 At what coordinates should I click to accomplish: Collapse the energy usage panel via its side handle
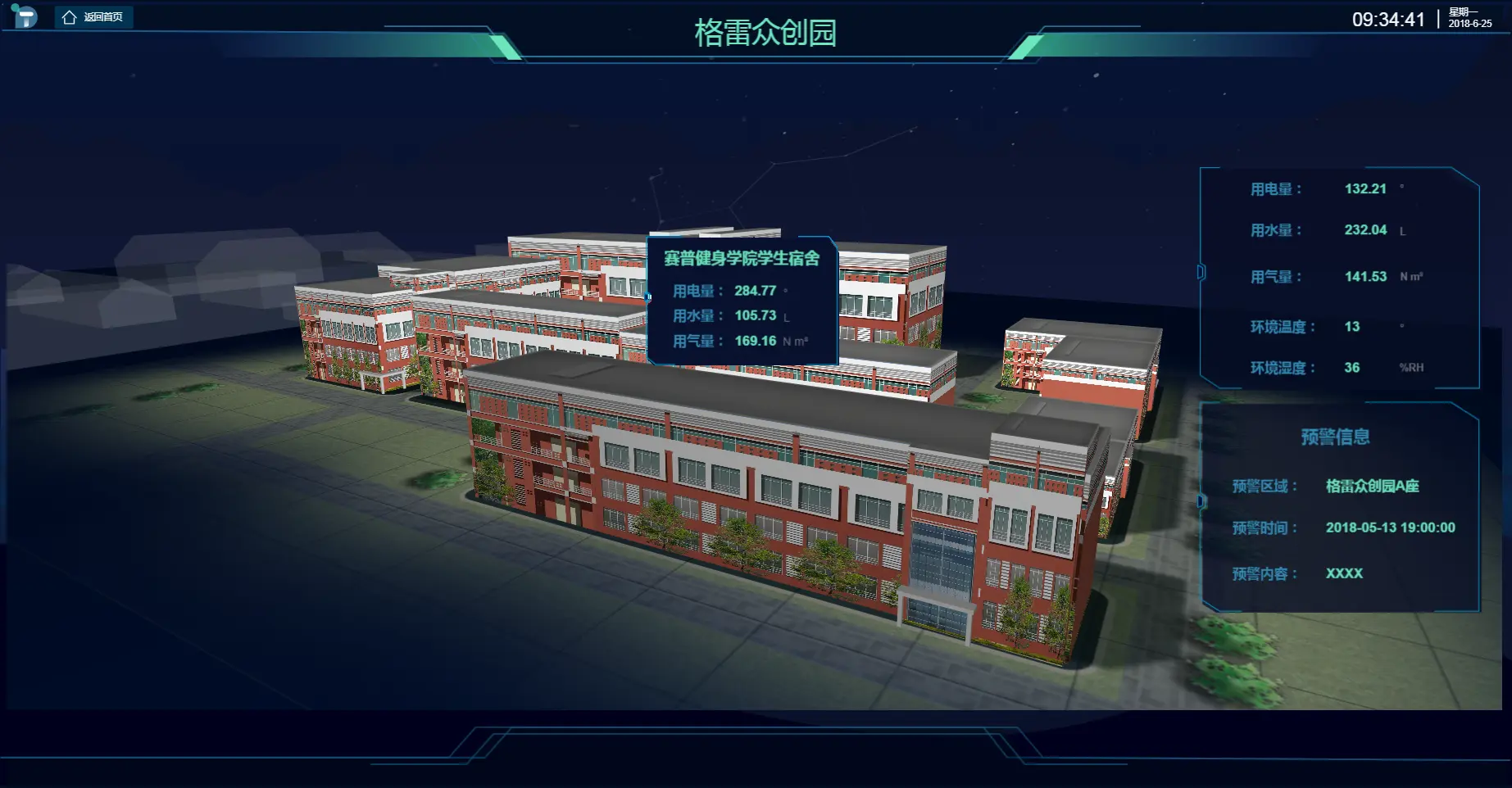[1201, 272]
